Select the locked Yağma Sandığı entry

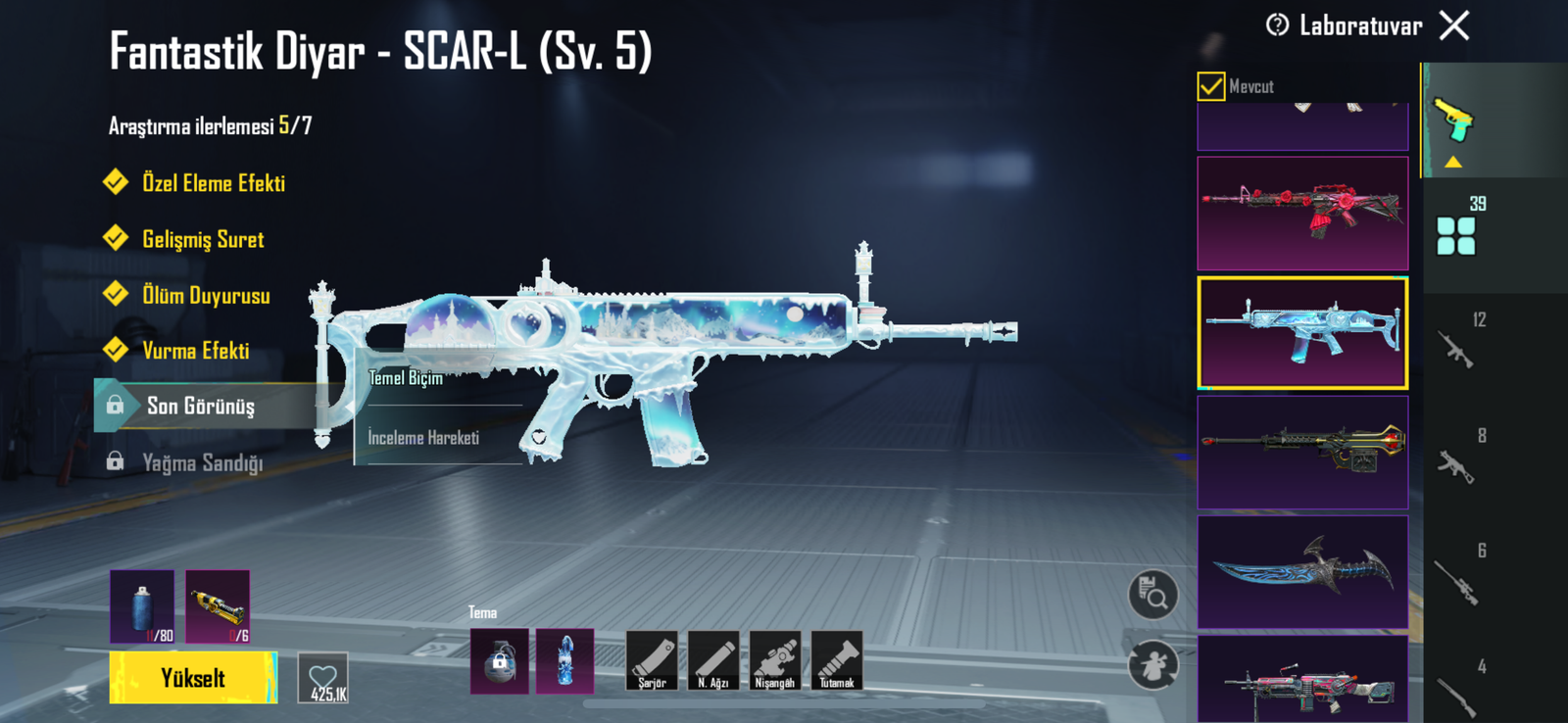click(202, 462)
